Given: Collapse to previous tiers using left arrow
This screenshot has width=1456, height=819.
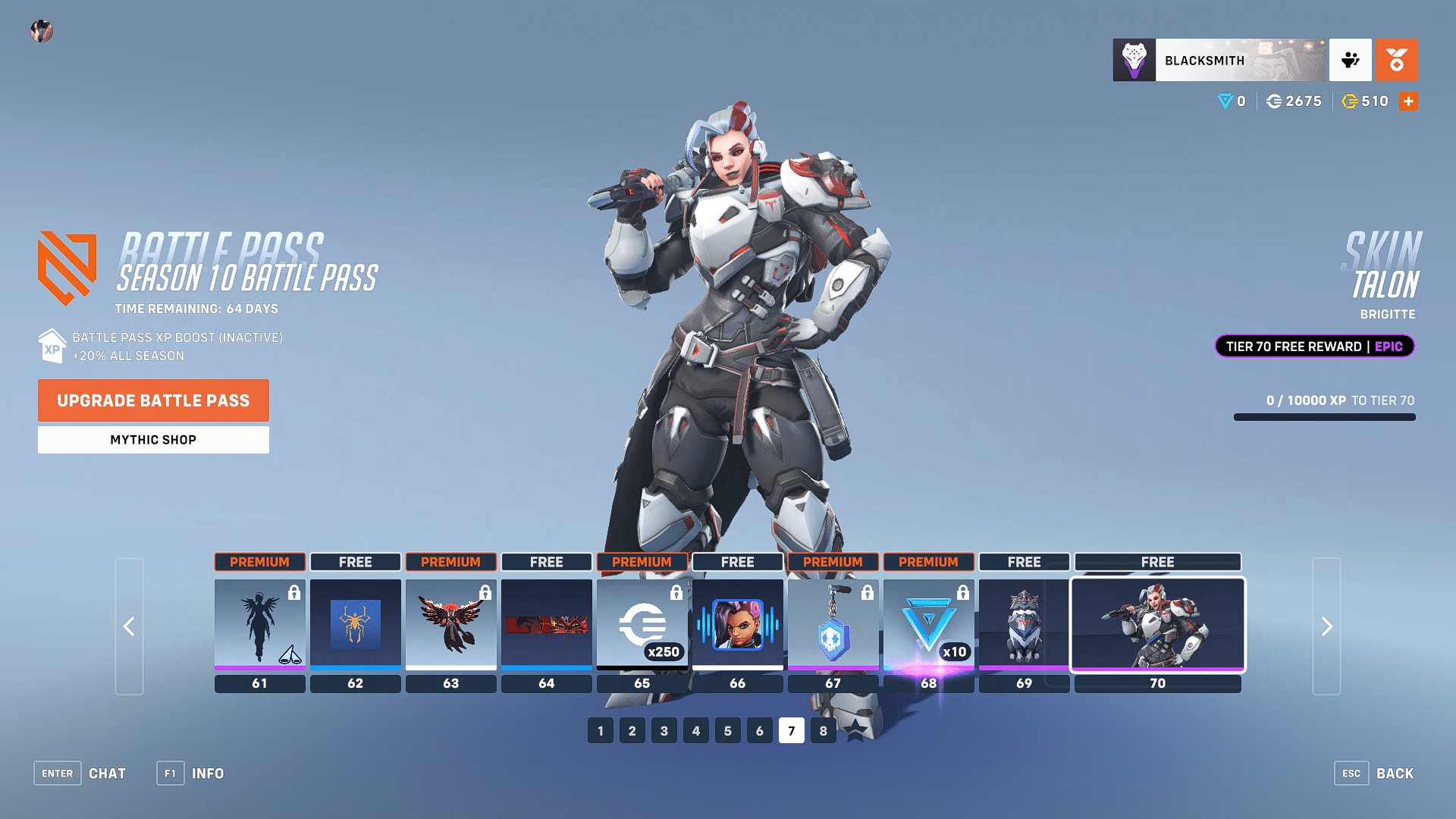Looking at the screenshot, I should pyautogui.click(x=129, y=626).
